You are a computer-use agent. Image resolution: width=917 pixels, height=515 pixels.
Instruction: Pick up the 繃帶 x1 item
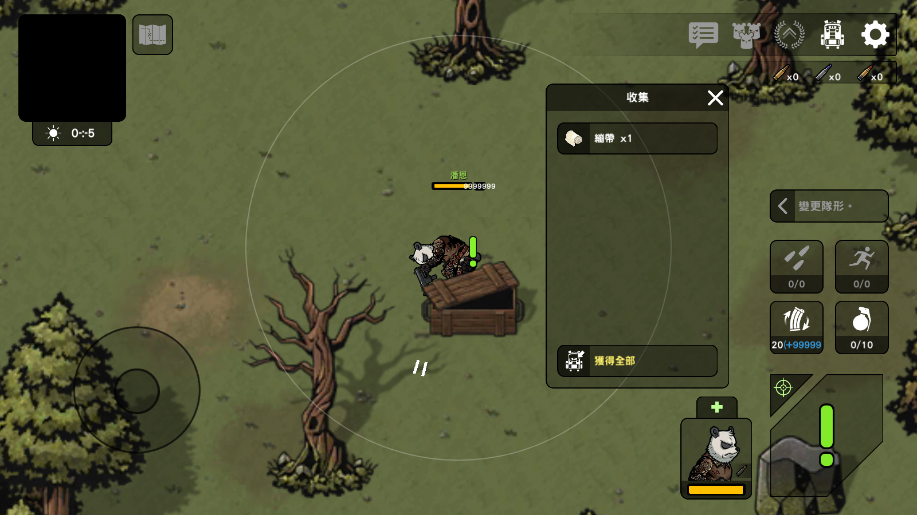click(x=637, y=138)
